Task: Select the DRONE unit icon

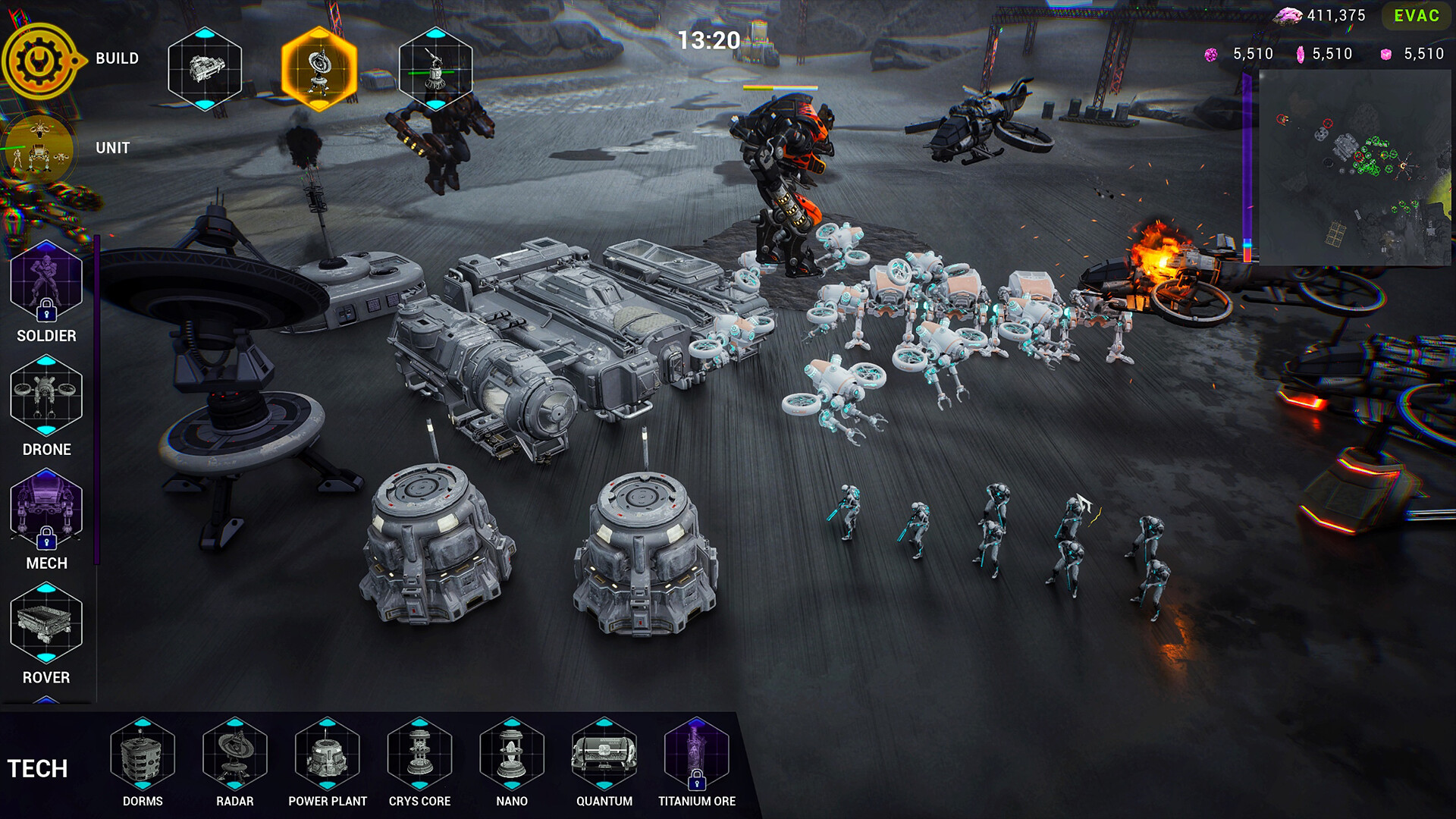Action: [x=46, y=396]
